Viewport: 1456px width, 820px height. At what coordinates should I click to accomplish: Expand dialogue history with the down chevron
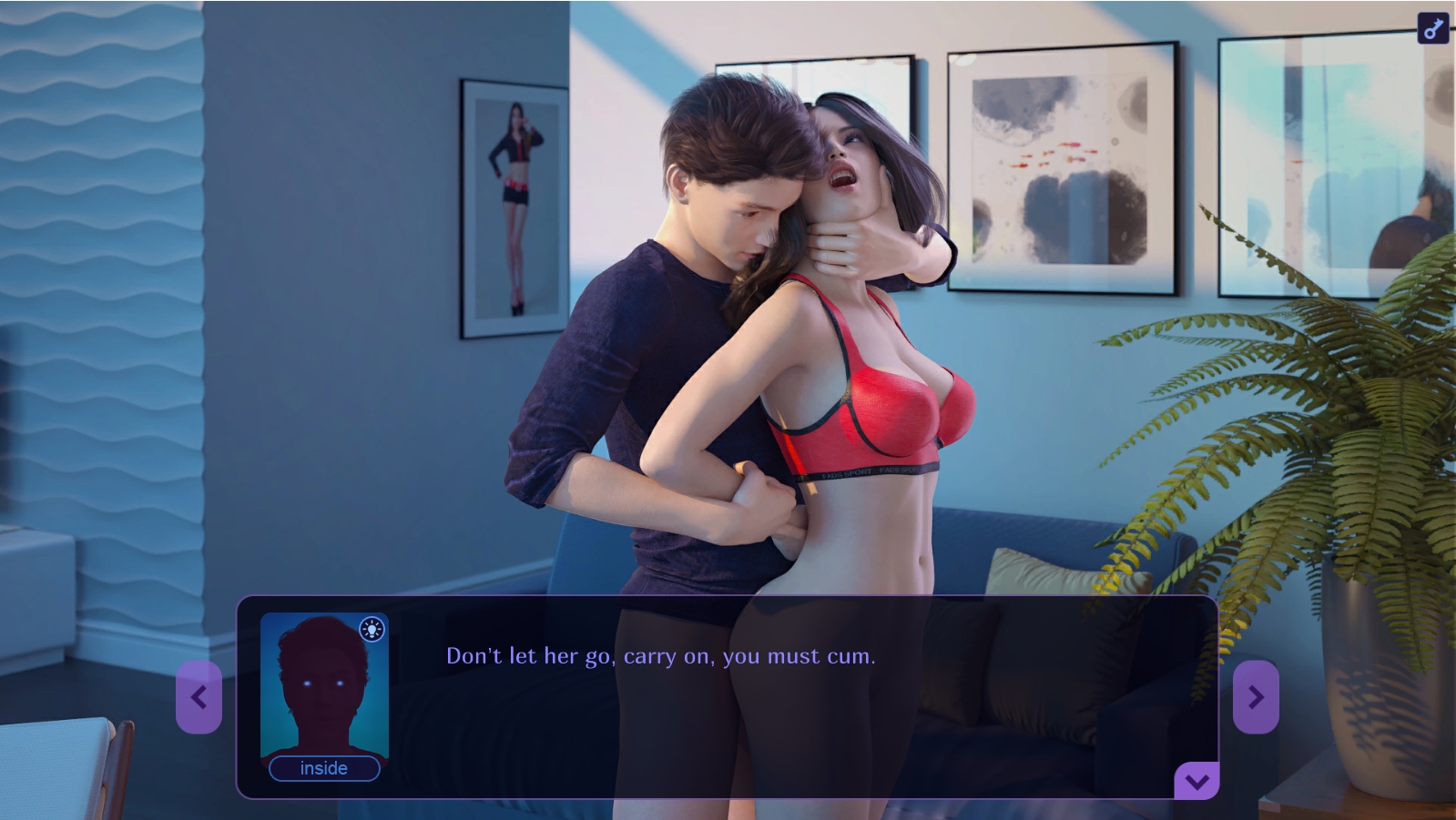tap(1197, 779)
